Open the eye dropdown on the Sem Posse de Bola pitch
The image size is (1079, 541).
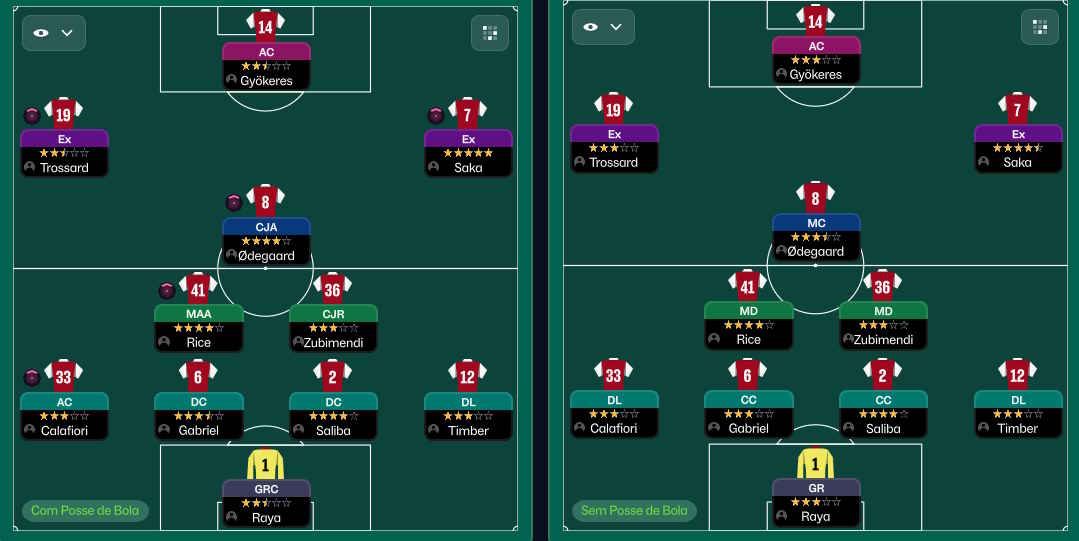click(x=604, y=27)
